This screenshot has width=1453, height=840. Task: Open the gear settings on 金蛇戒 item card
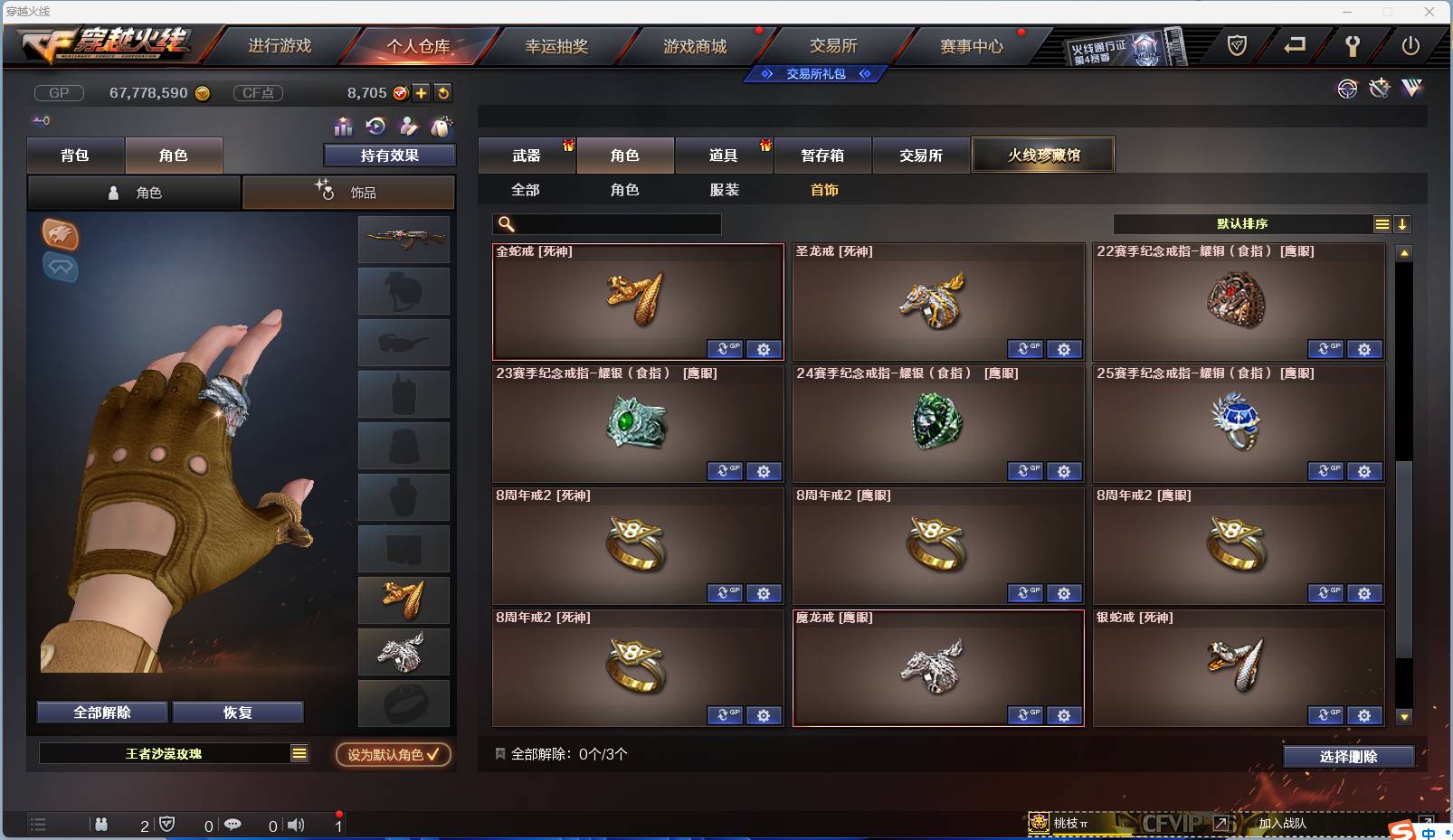tap(765, 349)
